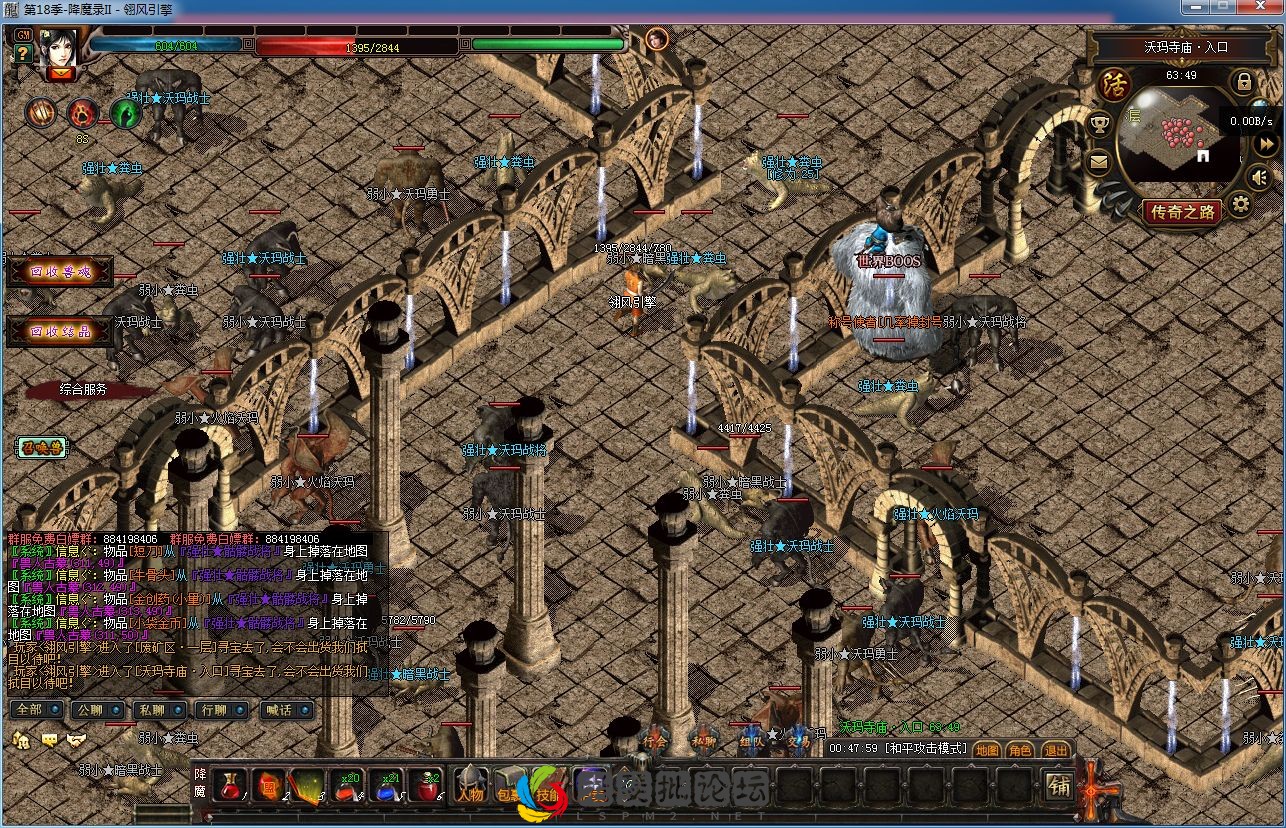Click the 回收结晶 button
1286x828 pixels.
(60, 332)
